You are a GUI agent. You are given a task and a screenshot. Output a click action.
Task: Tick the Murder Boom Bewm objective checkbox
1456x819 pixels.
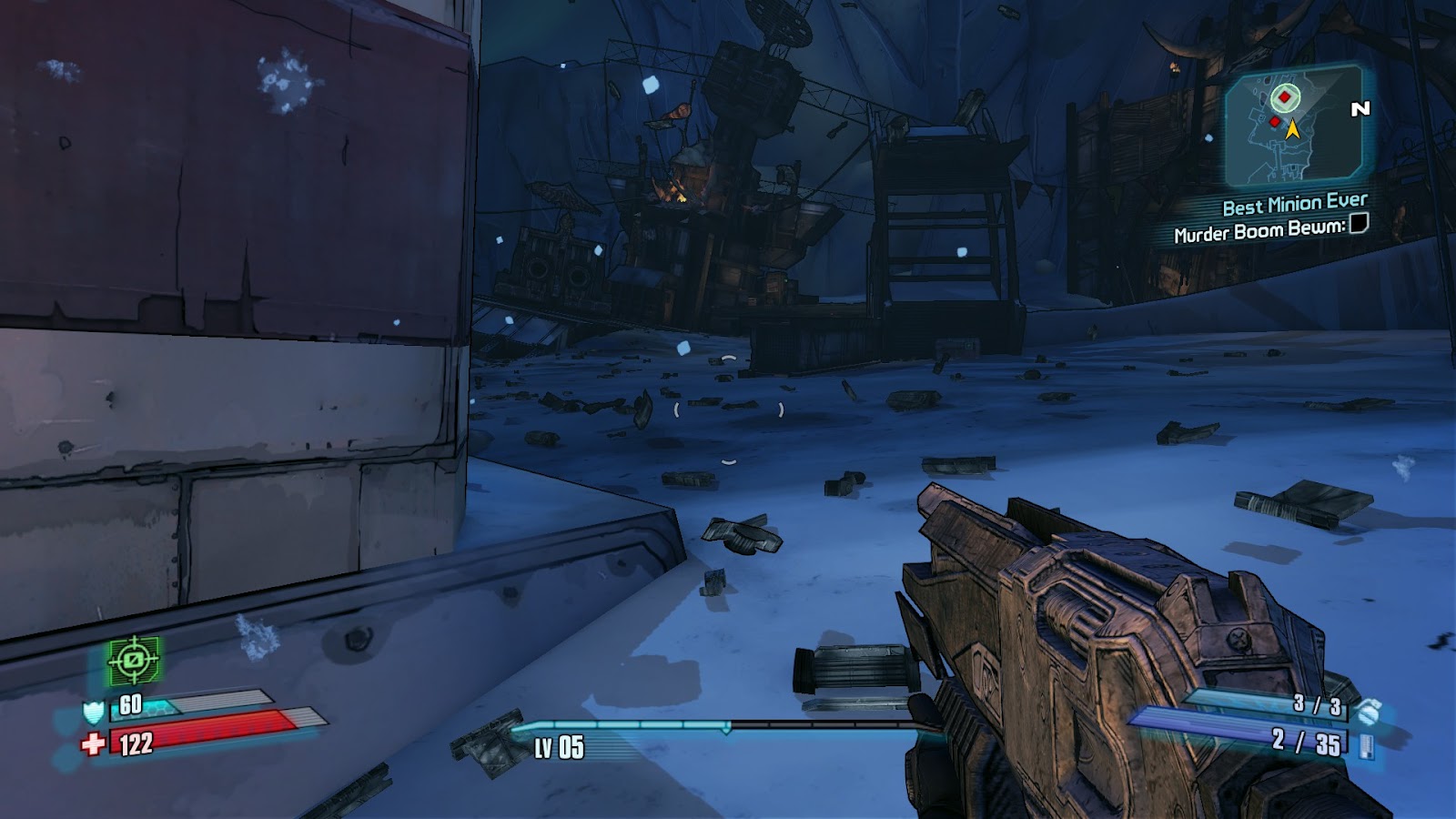point(1358,223)
